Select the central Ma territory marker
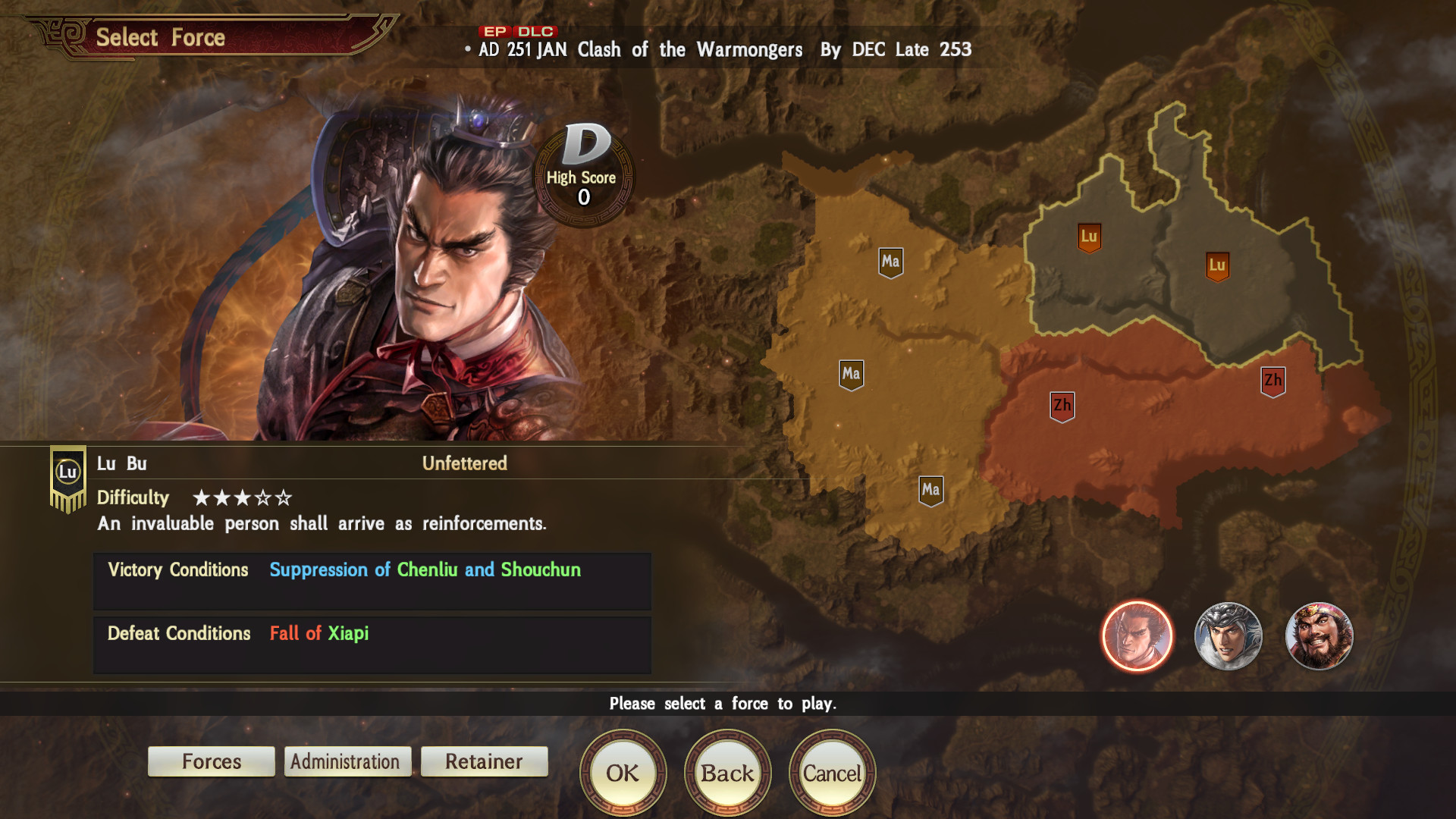1456x819 pixels. coord(851,374)
